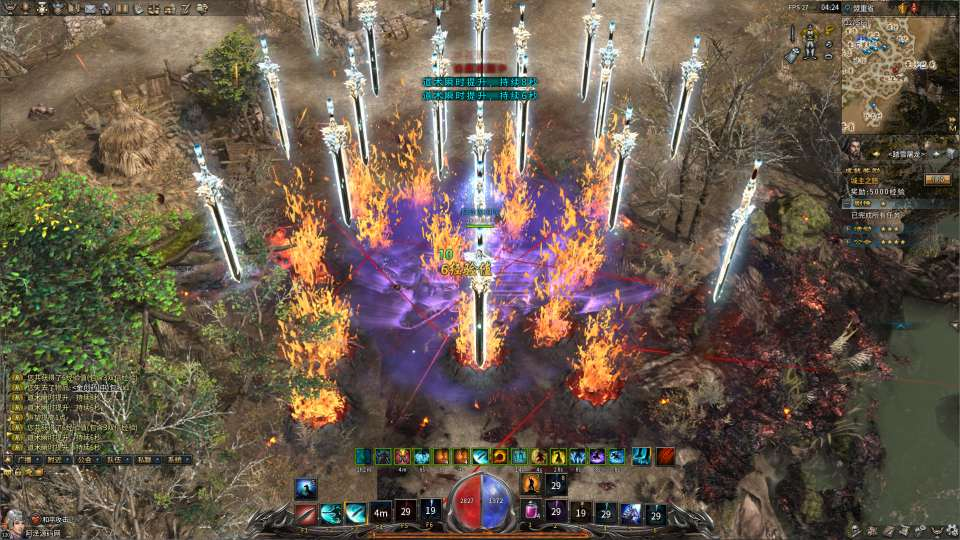Switch to the 广播 chat channel tab
This screenshot has width=960, height=540.
point(24,460)
